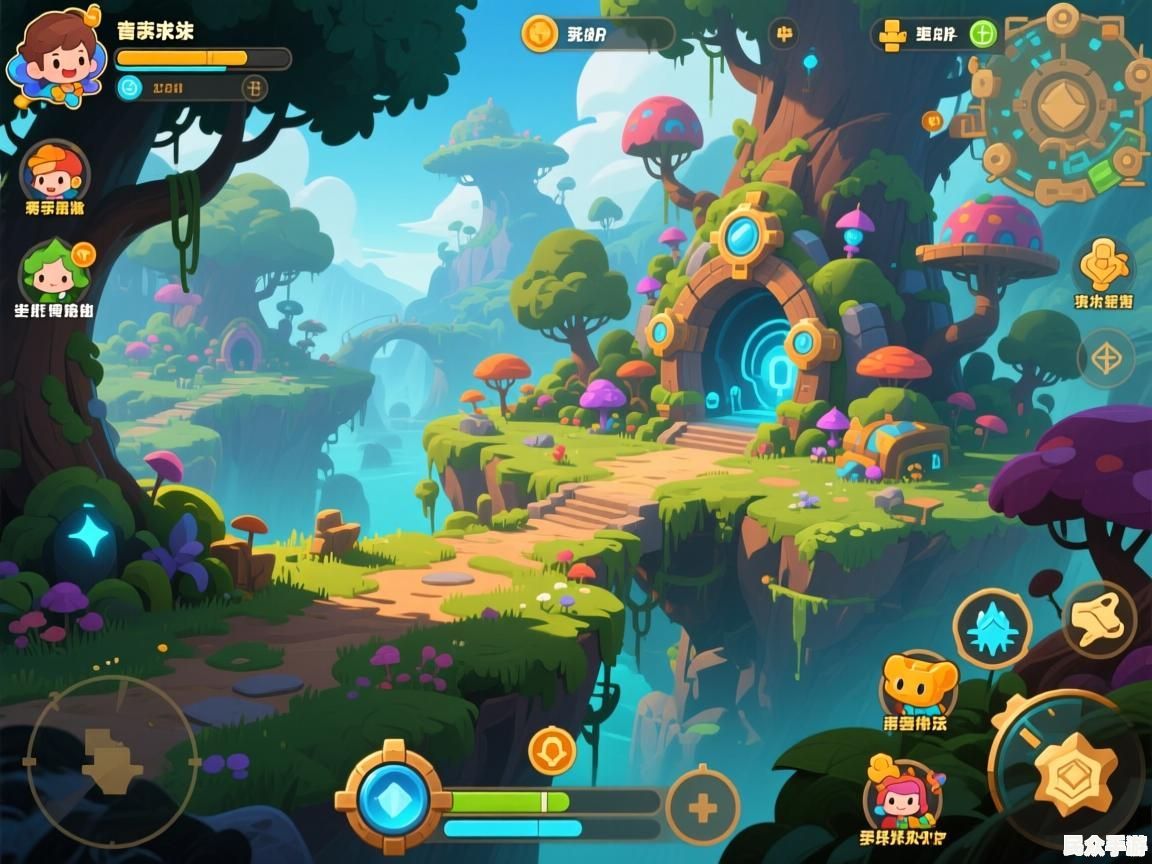Activate the blue crystal skill button
Viewport: 1152px width, 864px height.
tap(992, 629)
